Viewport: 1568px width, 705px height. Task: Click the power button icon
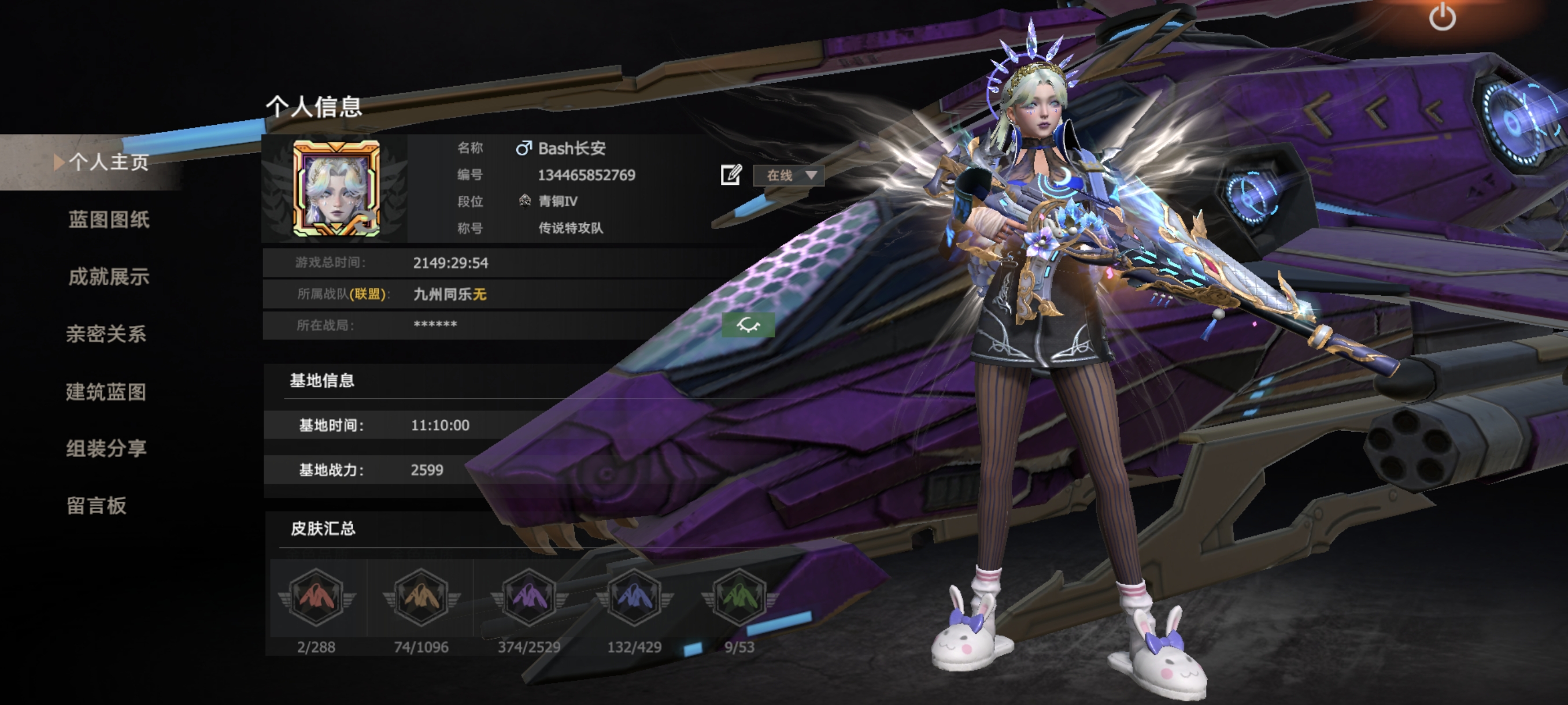1442,17
